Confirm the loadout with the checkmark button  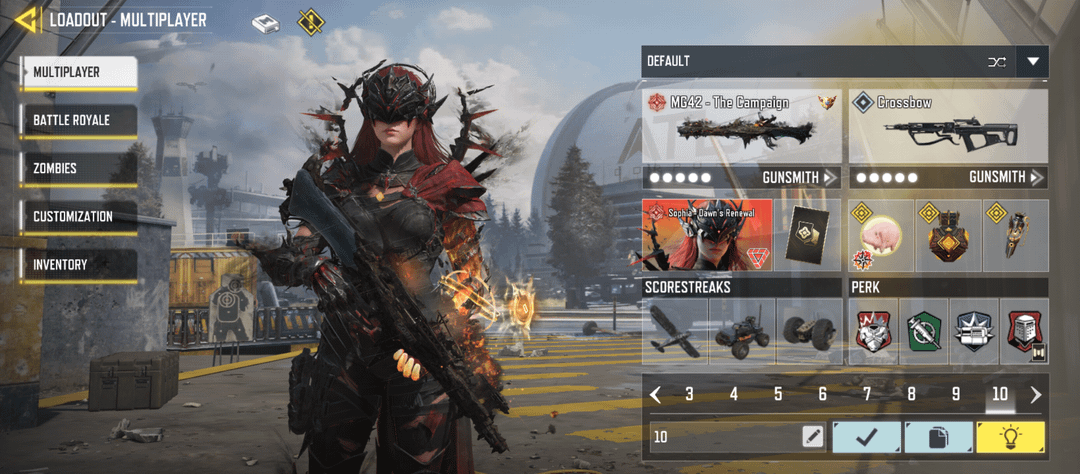click(x=866, y=437)
